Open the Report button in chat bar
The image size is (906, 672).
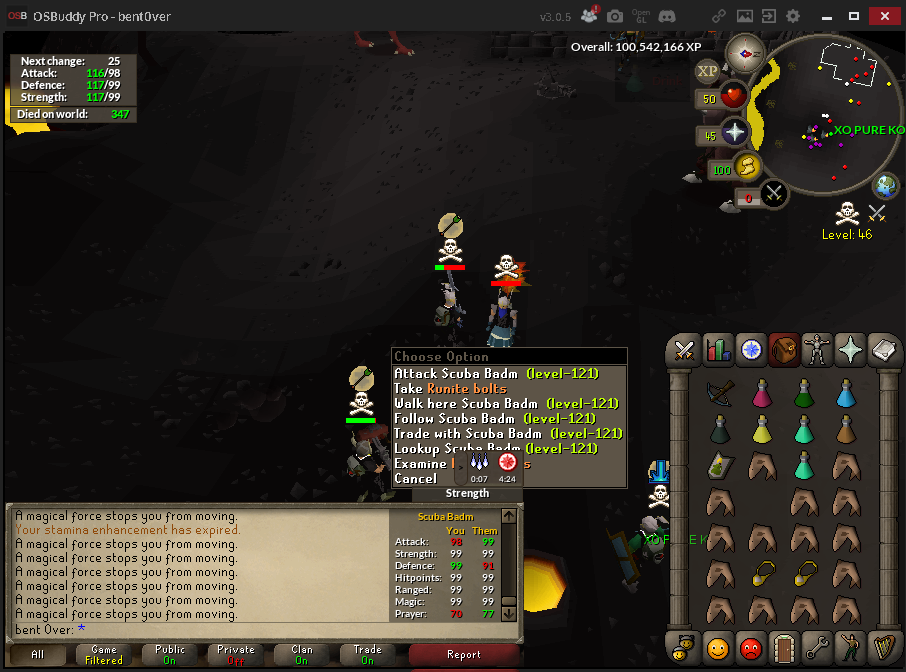(x=464, y=655)
